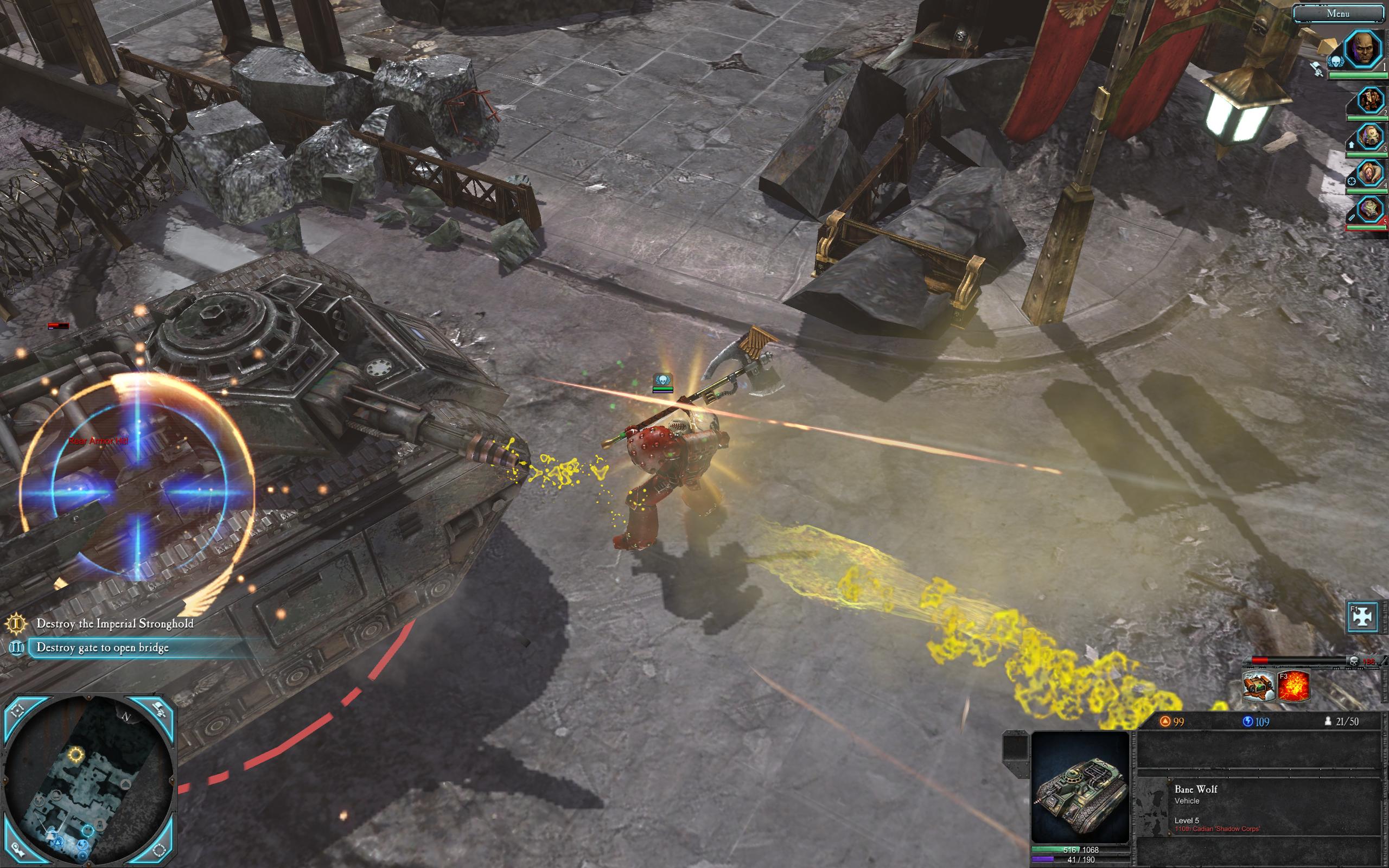The image size is (1389, 868).
Task: Select squad 3 portrait with up-arrow badge
Action: (x=1371, y=137)
